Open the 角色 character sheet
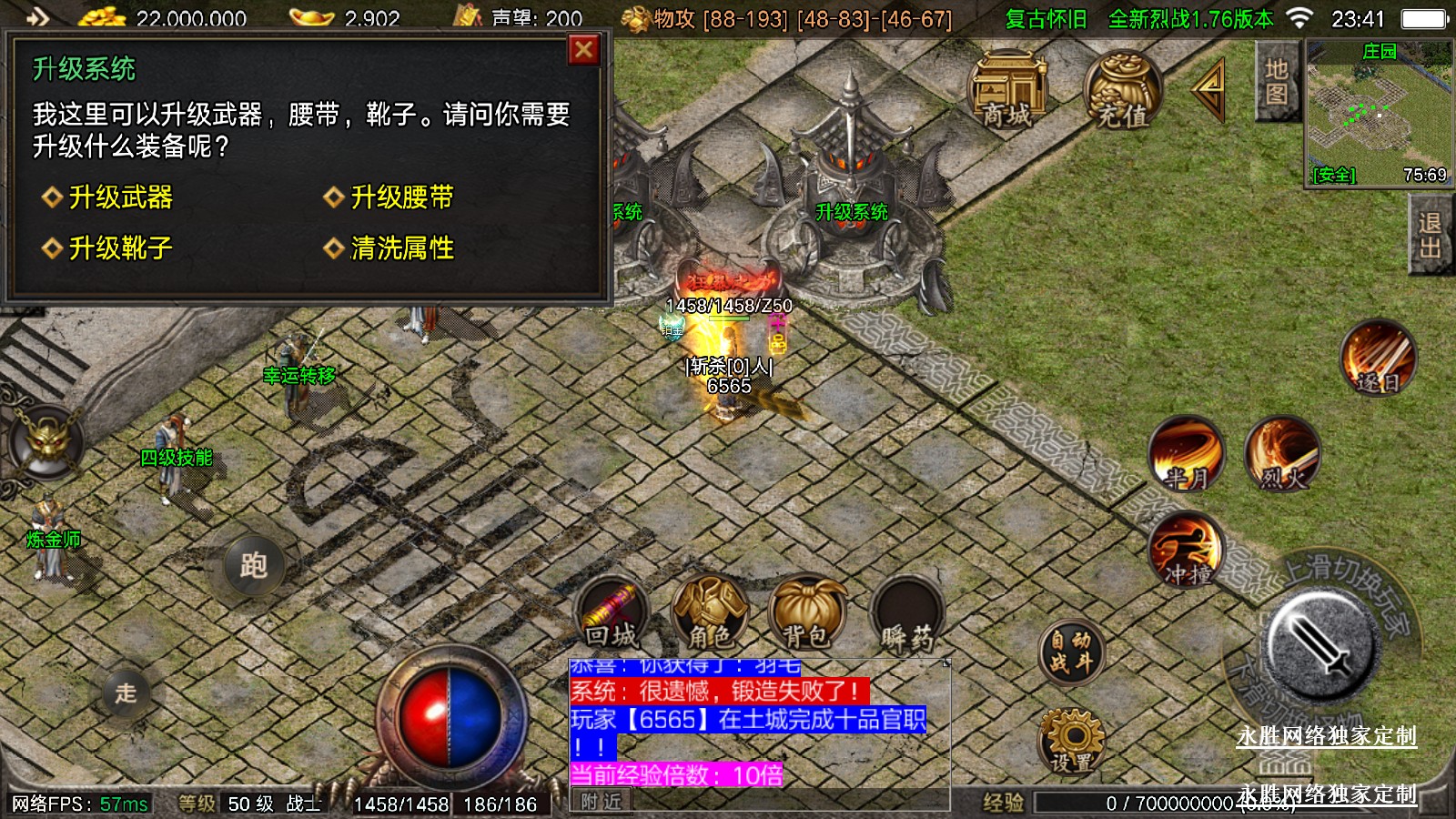Viewport: 1456px width, 819px height. point(709,613)
